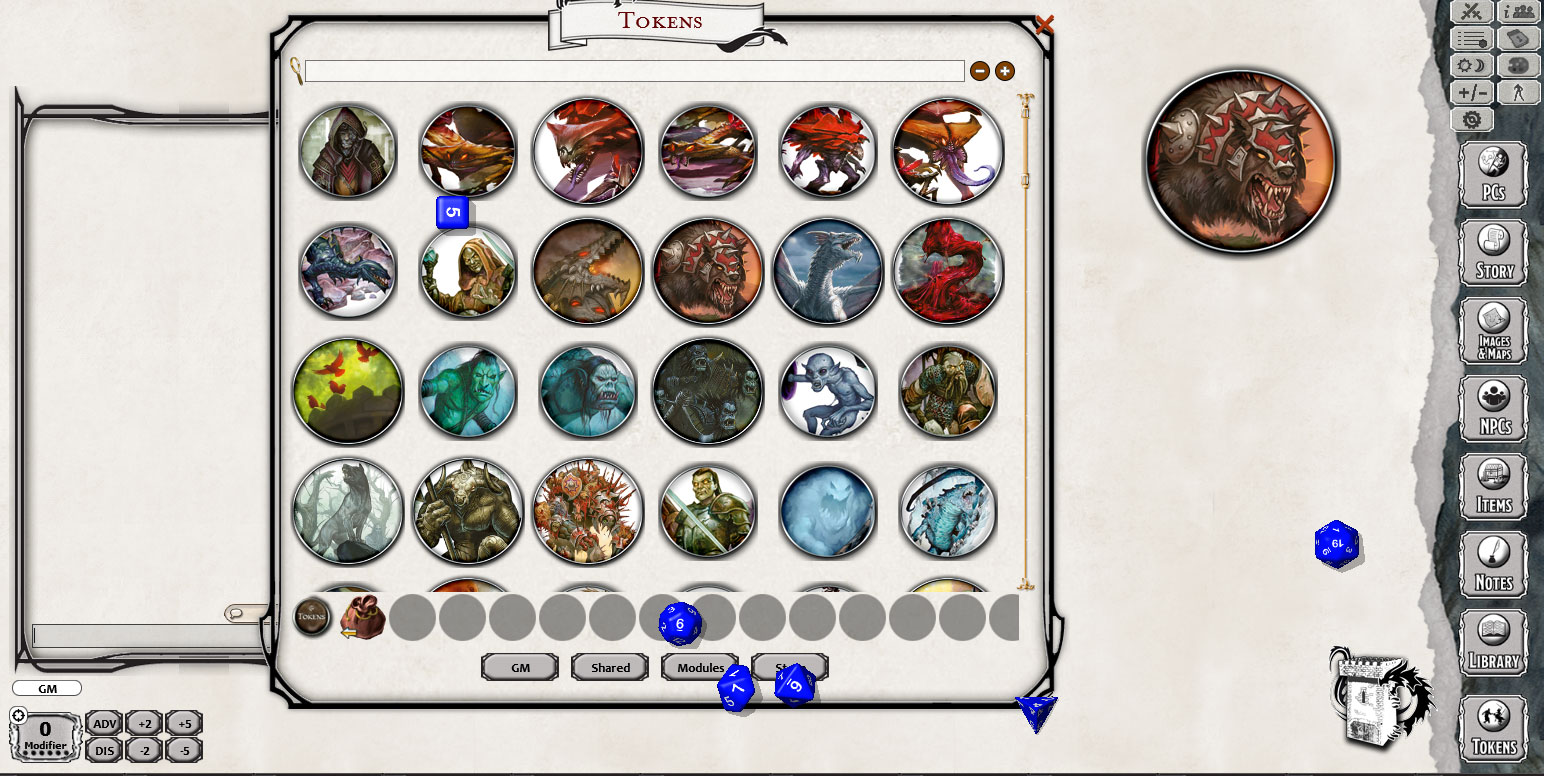The height and width of the screenshot is (776, 1544).
Task: Open the party sheet icon
Action: tap(1517, 11)
